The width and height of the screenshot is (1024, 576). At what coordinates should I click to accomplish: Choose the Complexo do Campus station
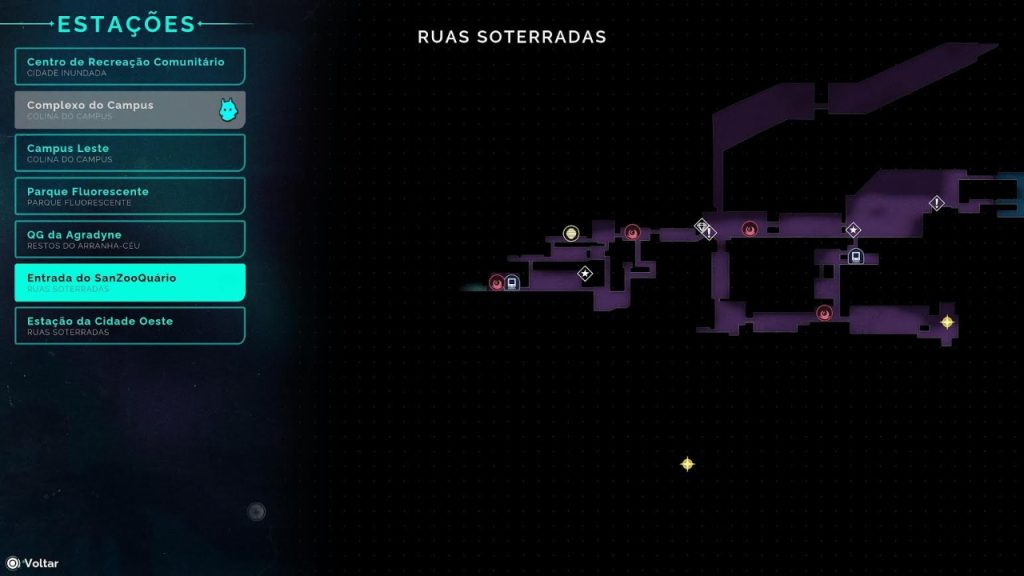tap(130, 109)
